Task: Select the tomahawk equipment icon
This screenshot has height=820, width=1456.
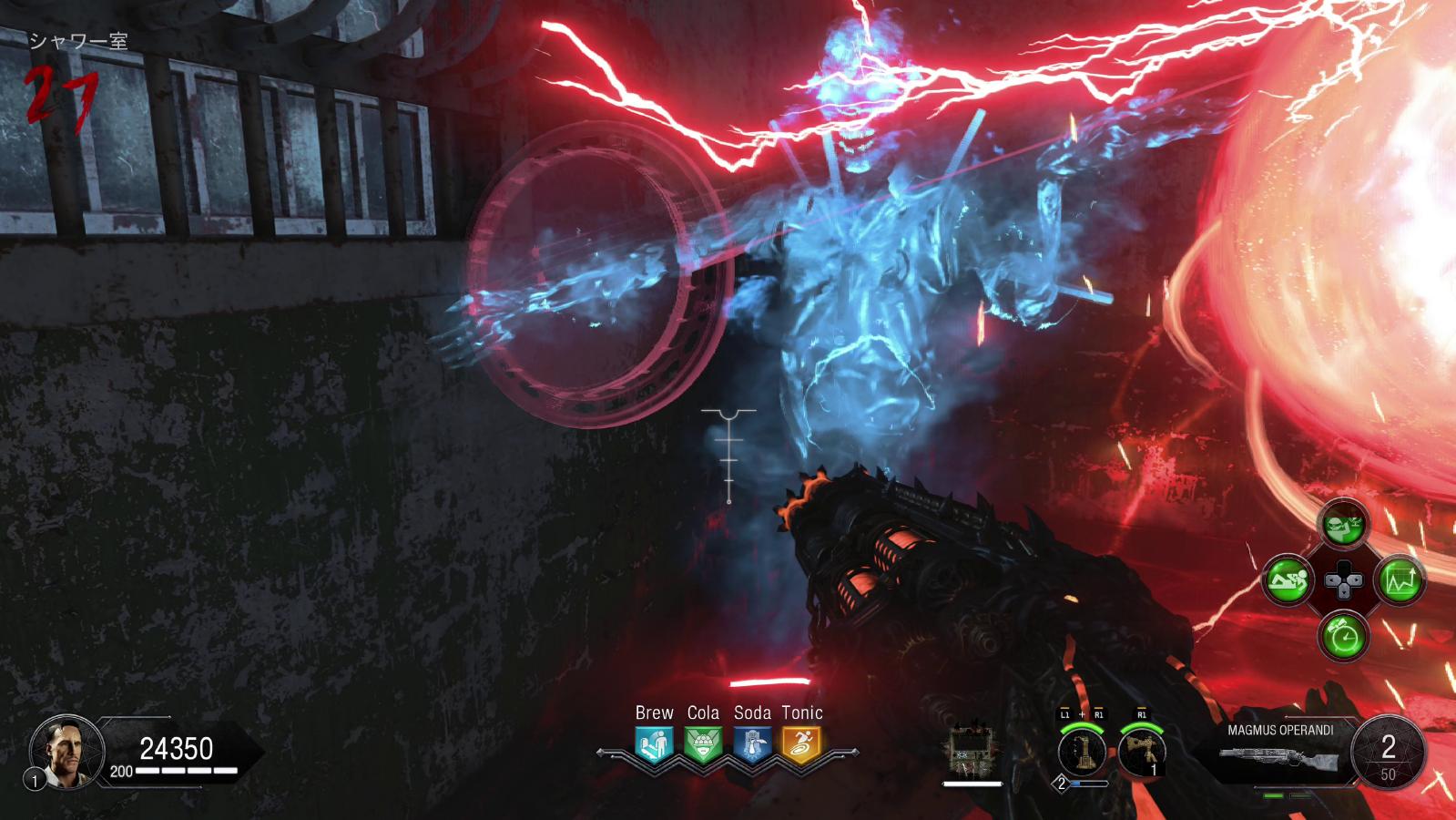Action: click(x=1142, y=753)
